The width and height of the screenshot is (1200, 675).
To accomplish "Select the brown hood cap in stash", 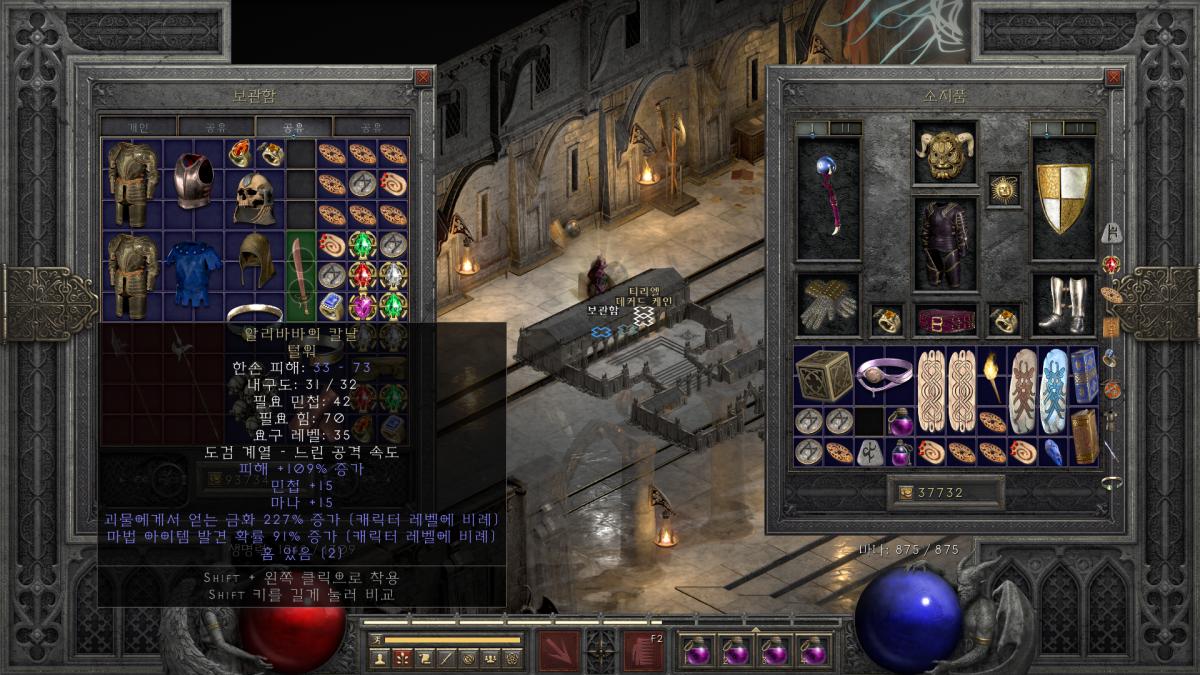I will click(254, 262).
